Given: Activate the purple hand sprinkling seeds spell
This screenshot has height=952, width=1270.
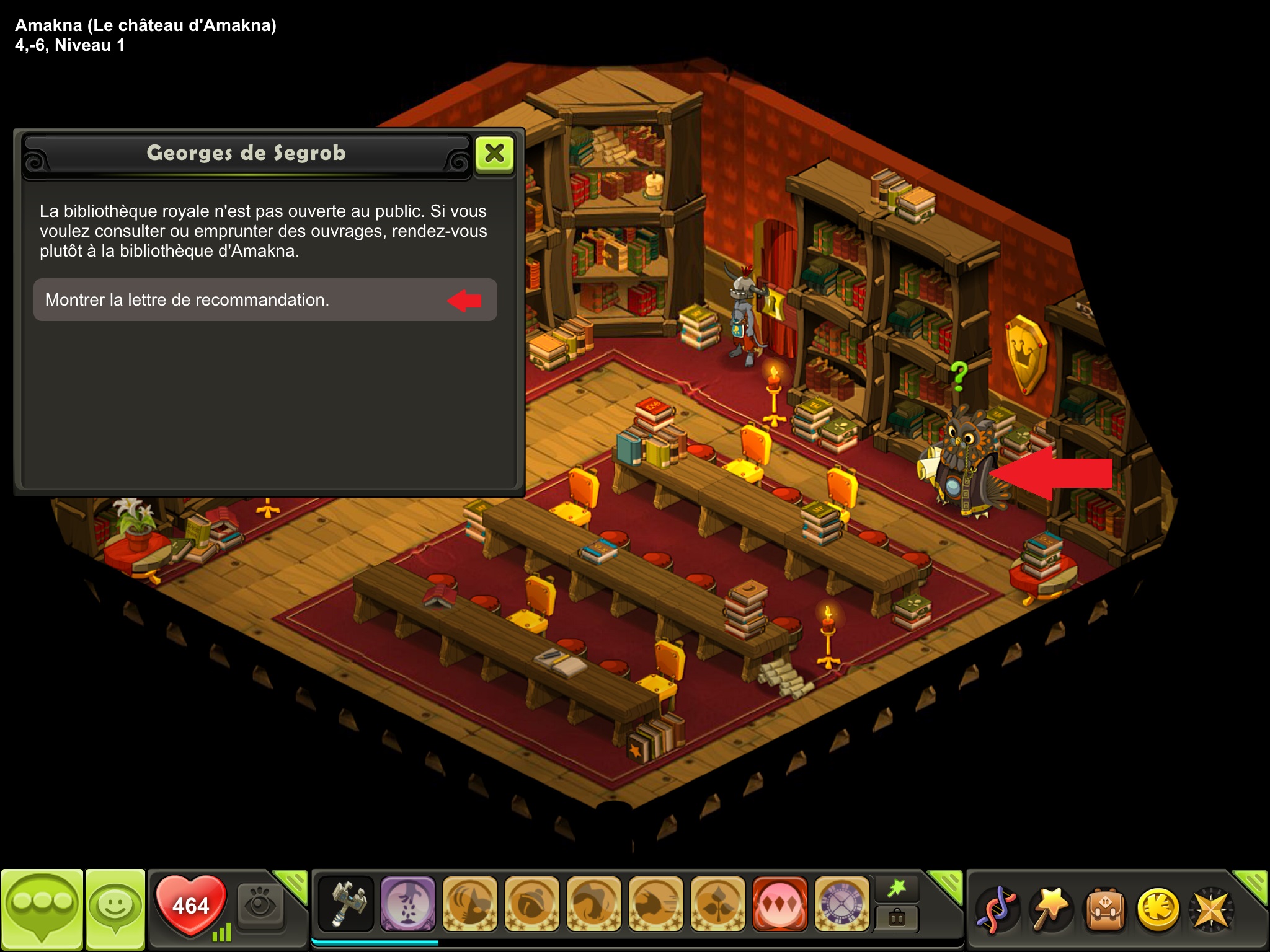Looking at the screenshot, I should pyautogui.click(x=408, y=904).
